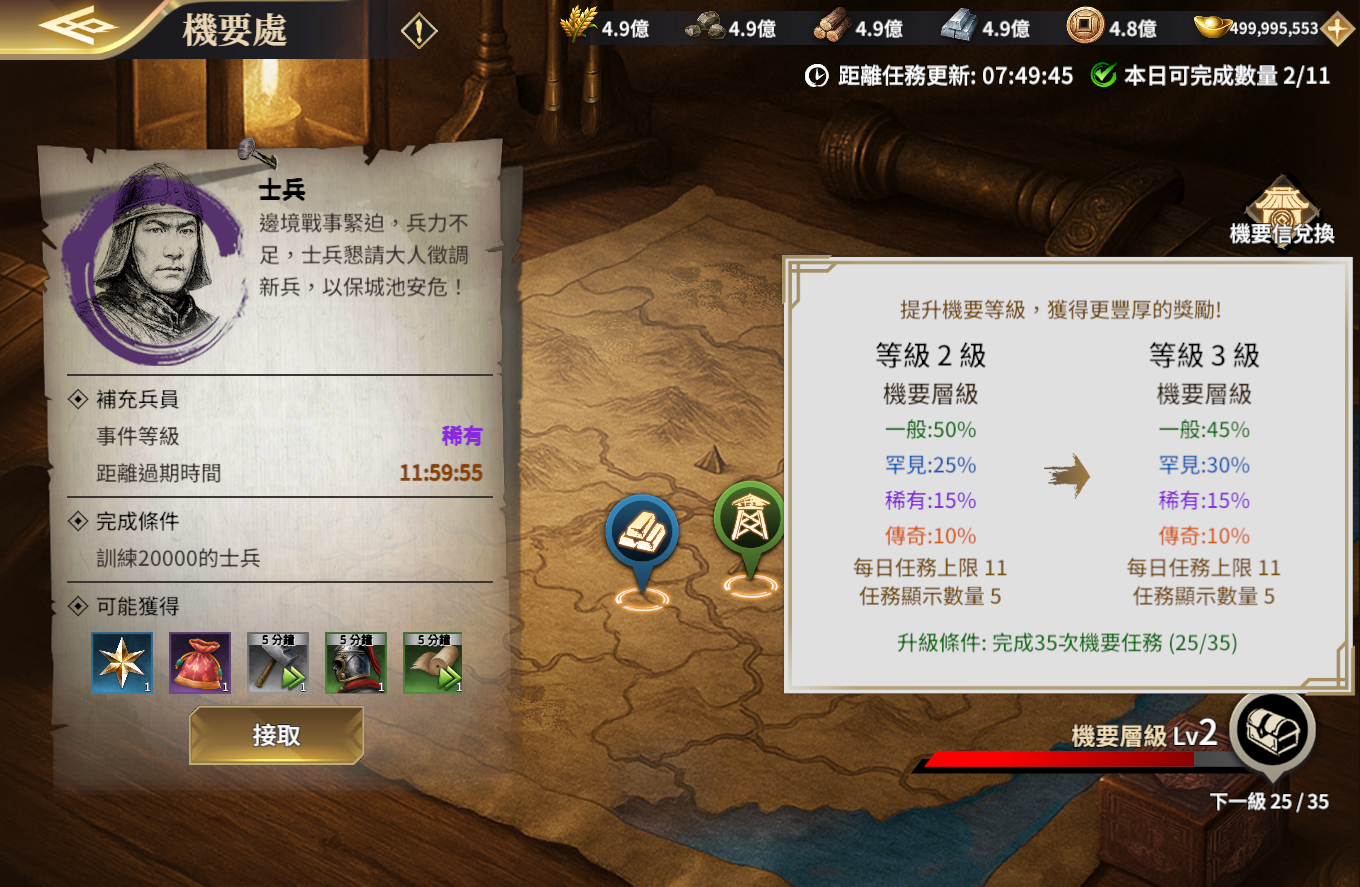This screenshot has height=887, width=1360.
Task: Click the exclamation mark icon beside 機要處
Action: click(x=419, y=28)
